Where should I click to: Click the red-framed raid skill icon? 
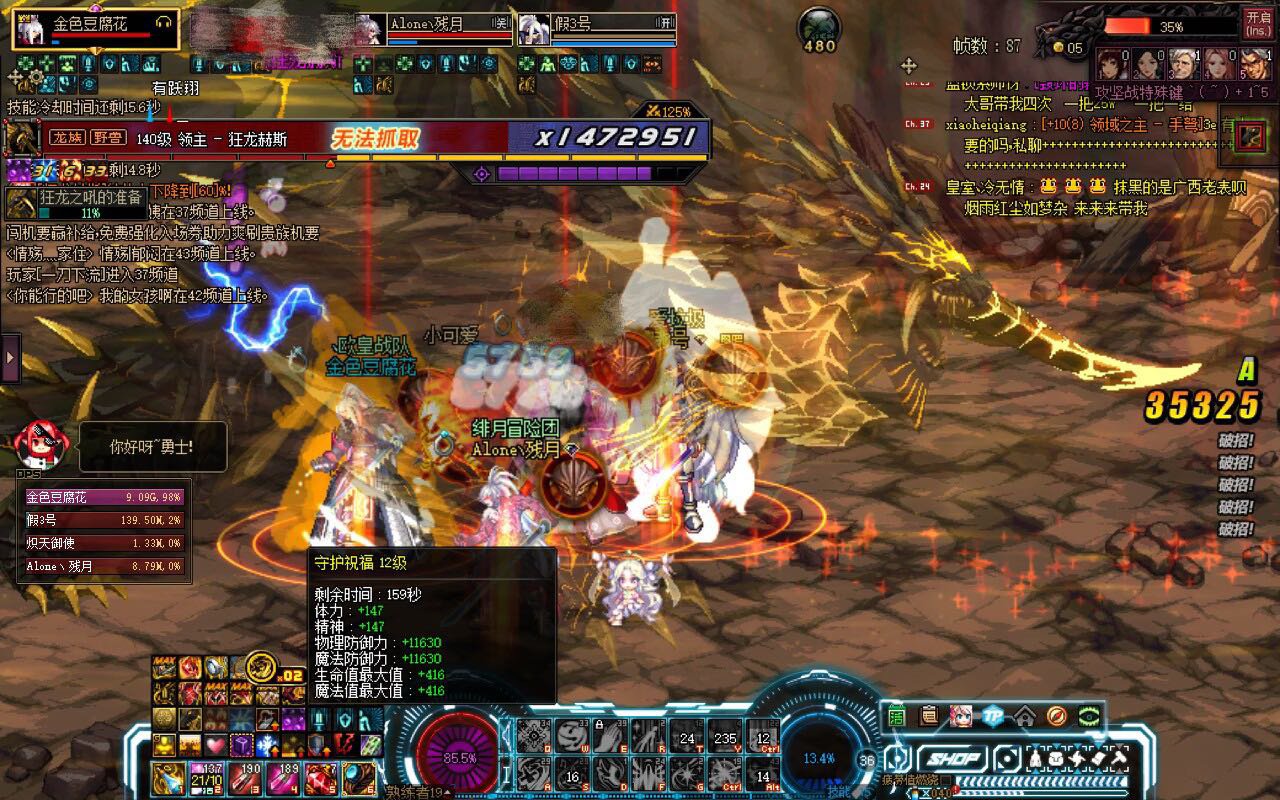[1249, 137]
